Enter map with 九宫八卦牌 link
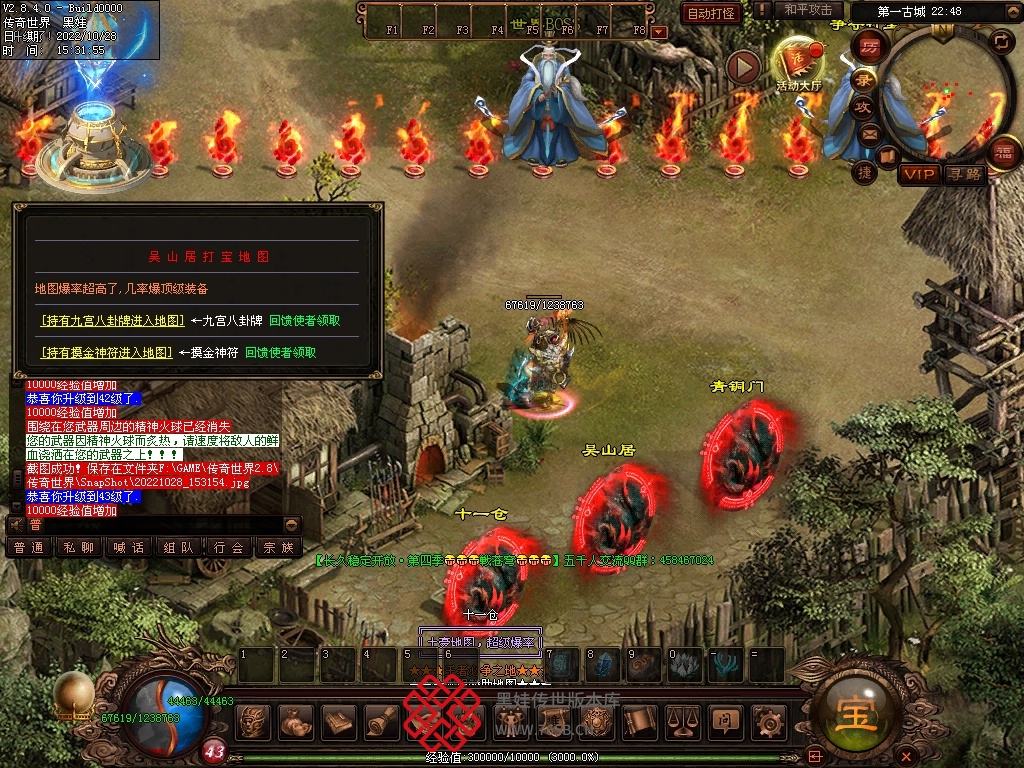This screenshot has width=1024, height=768. tap(113, 321)
